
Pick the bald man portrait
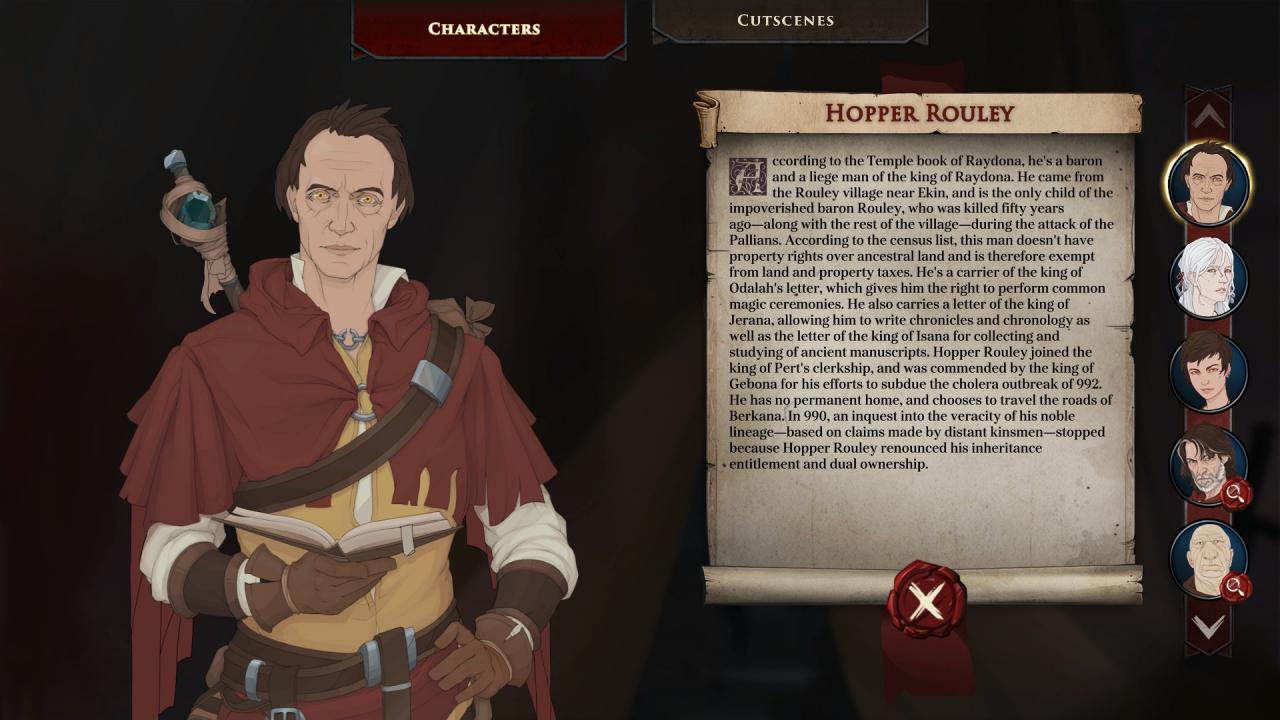[x=1208, y=559]
